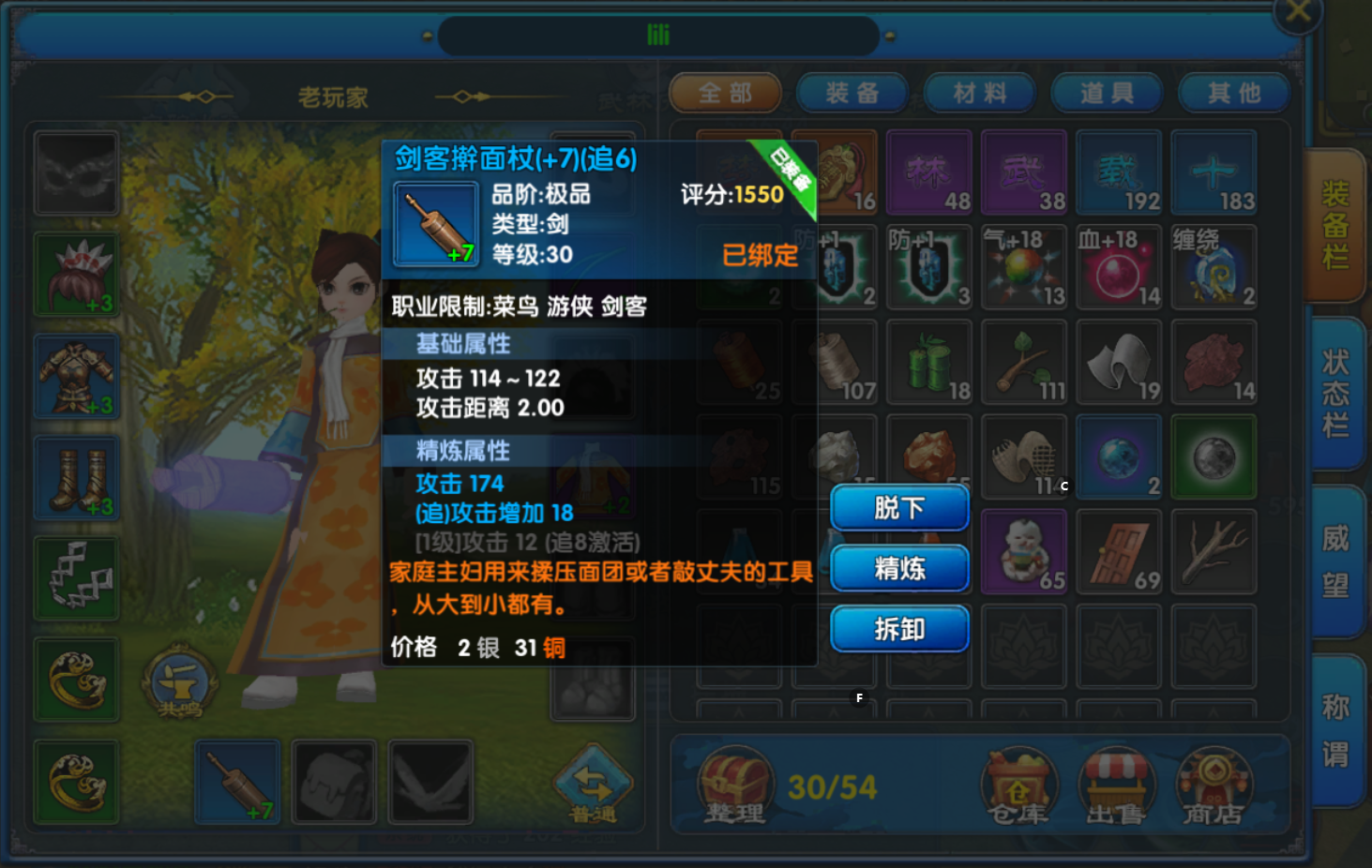
Task: Click the 脱下 unequip button
Action: 899,508
